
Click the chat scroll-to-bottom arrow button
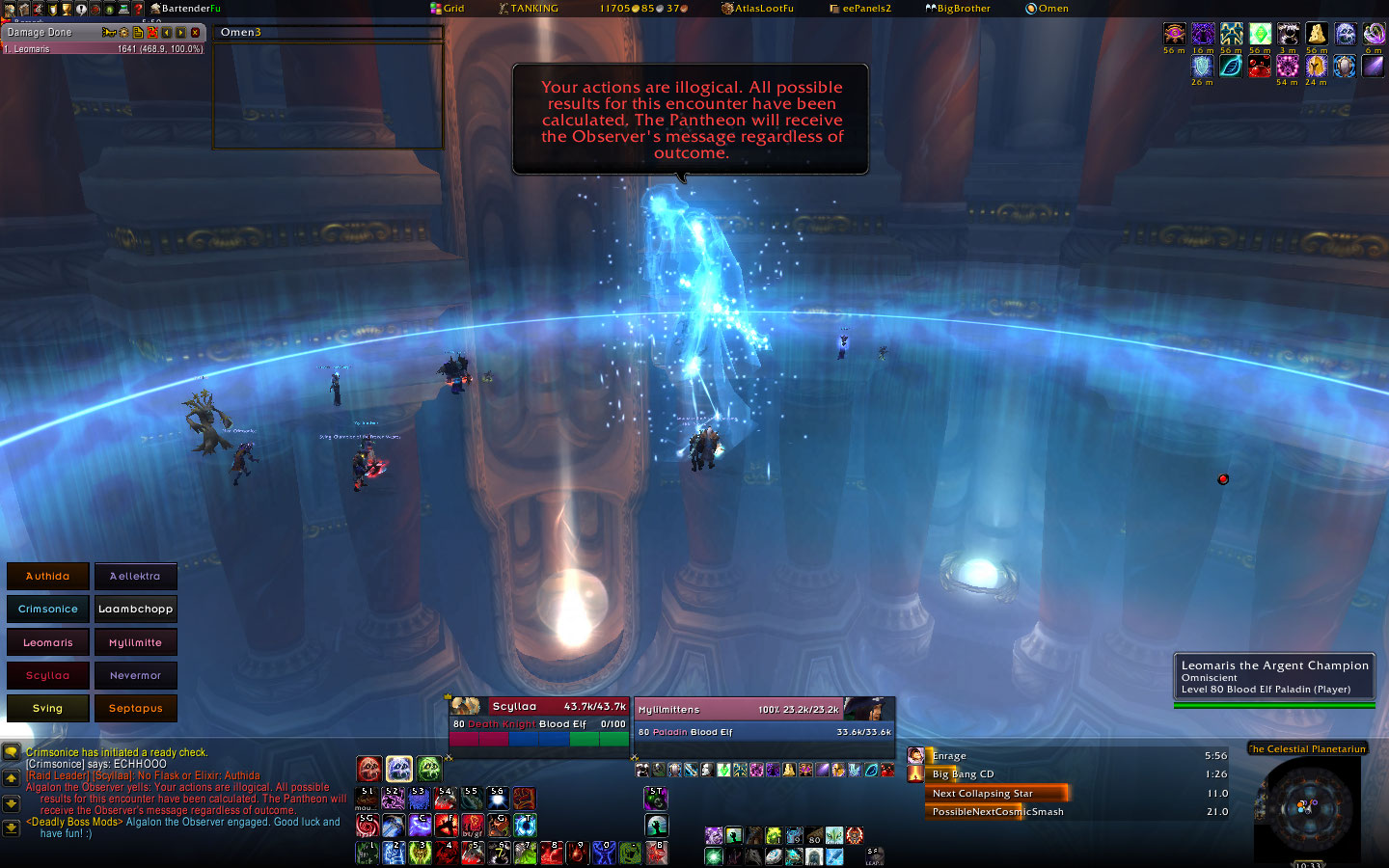[11, 827]
